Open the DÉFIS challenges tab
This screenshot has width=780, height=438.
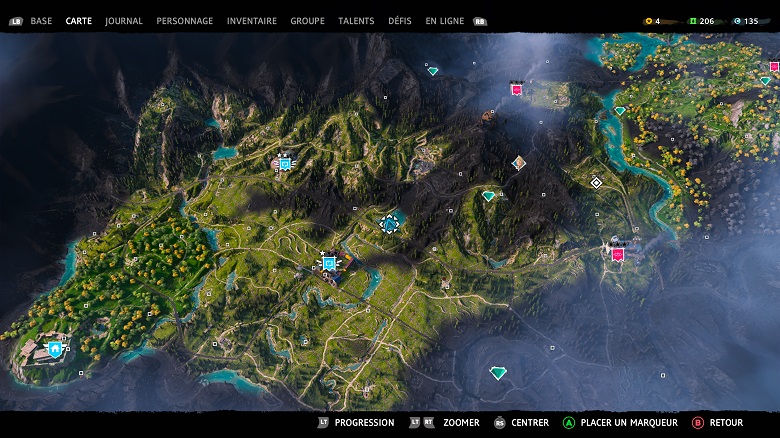point(400,21)
